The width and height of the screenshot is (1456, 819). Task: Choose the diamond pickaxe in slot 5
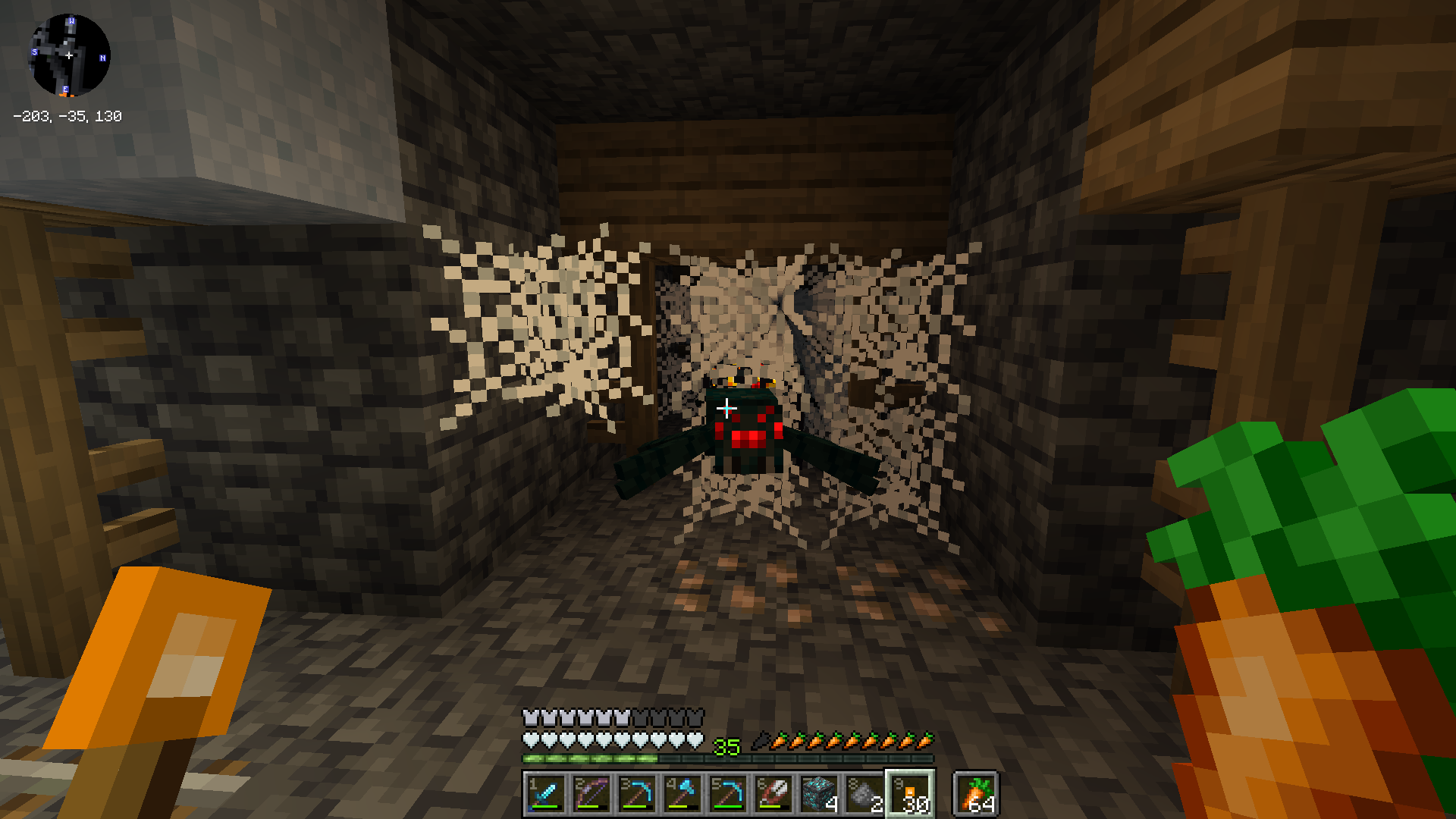point(727,794)
